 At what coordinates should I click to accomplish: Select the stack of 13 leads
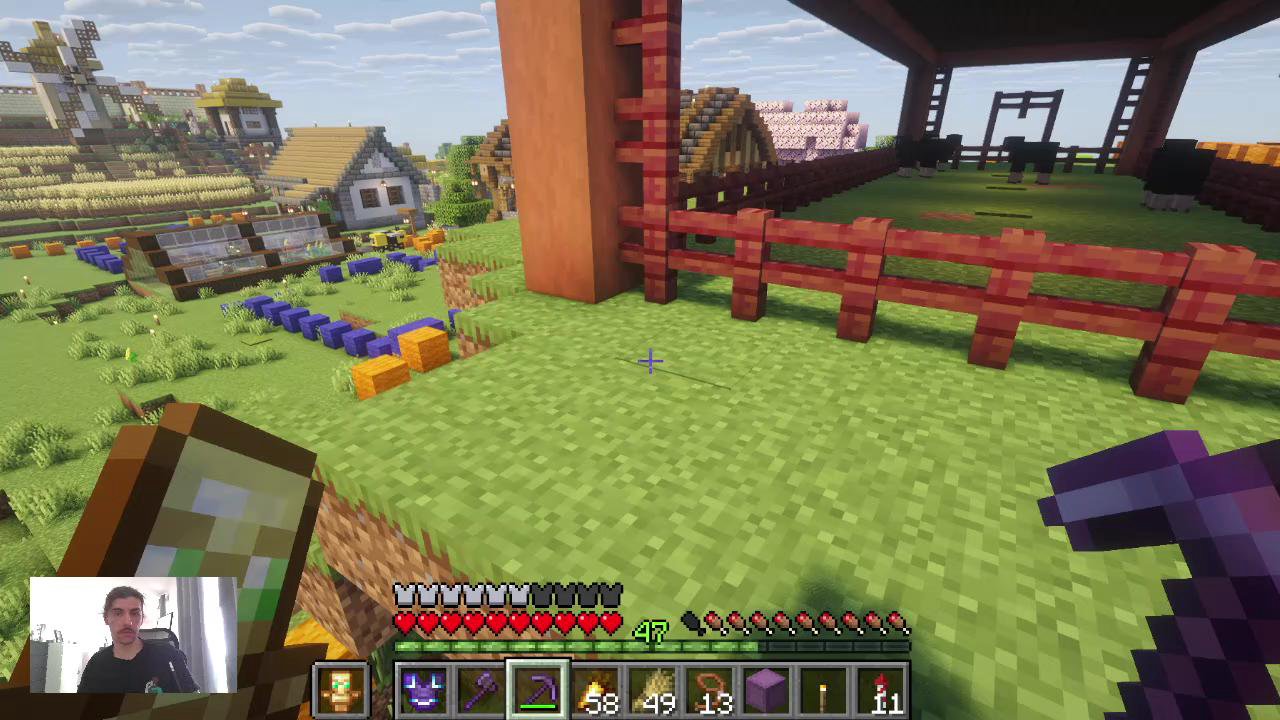pos(710,690)
